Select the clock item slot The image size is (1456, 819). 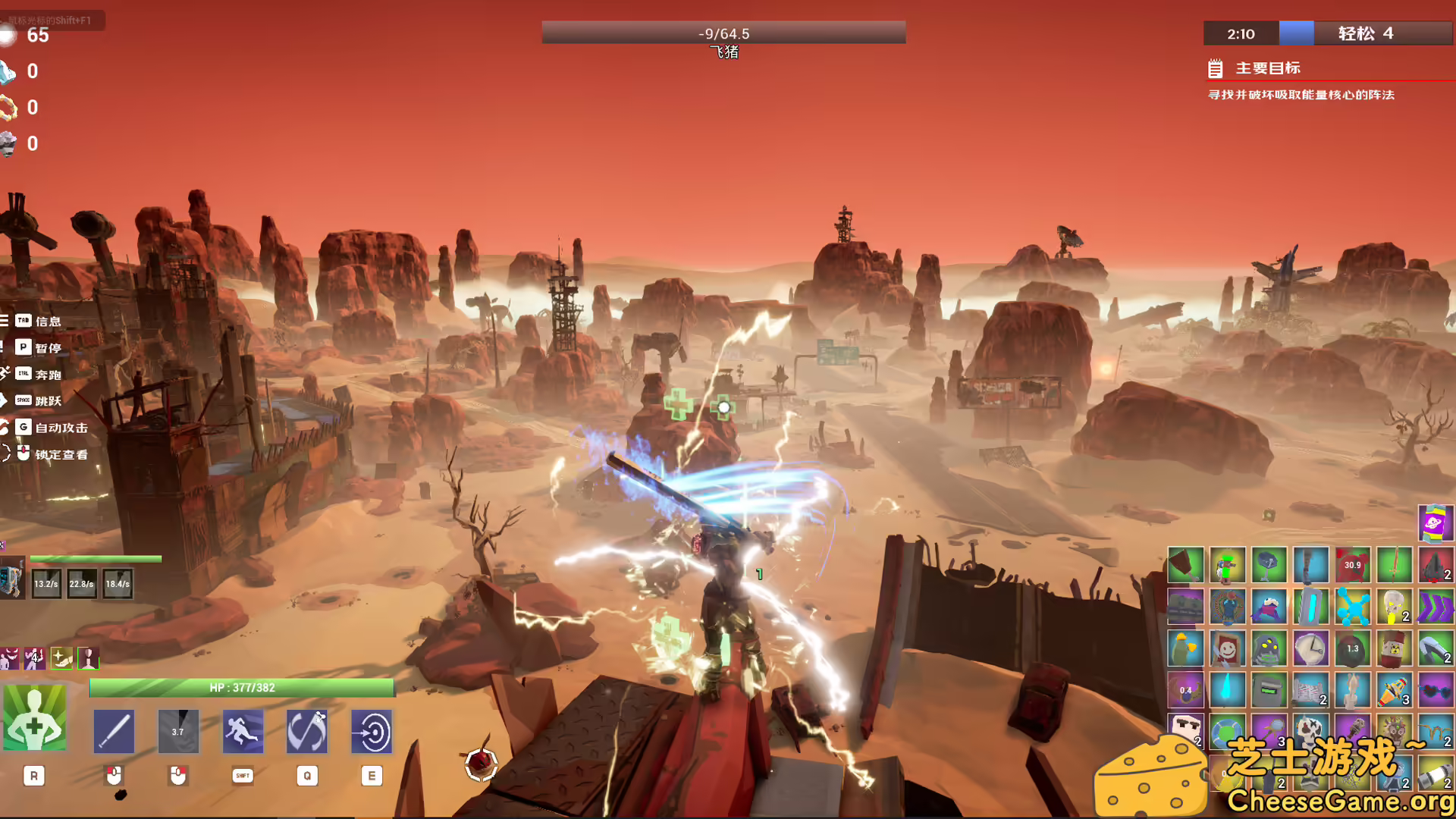pos(1310,649)
